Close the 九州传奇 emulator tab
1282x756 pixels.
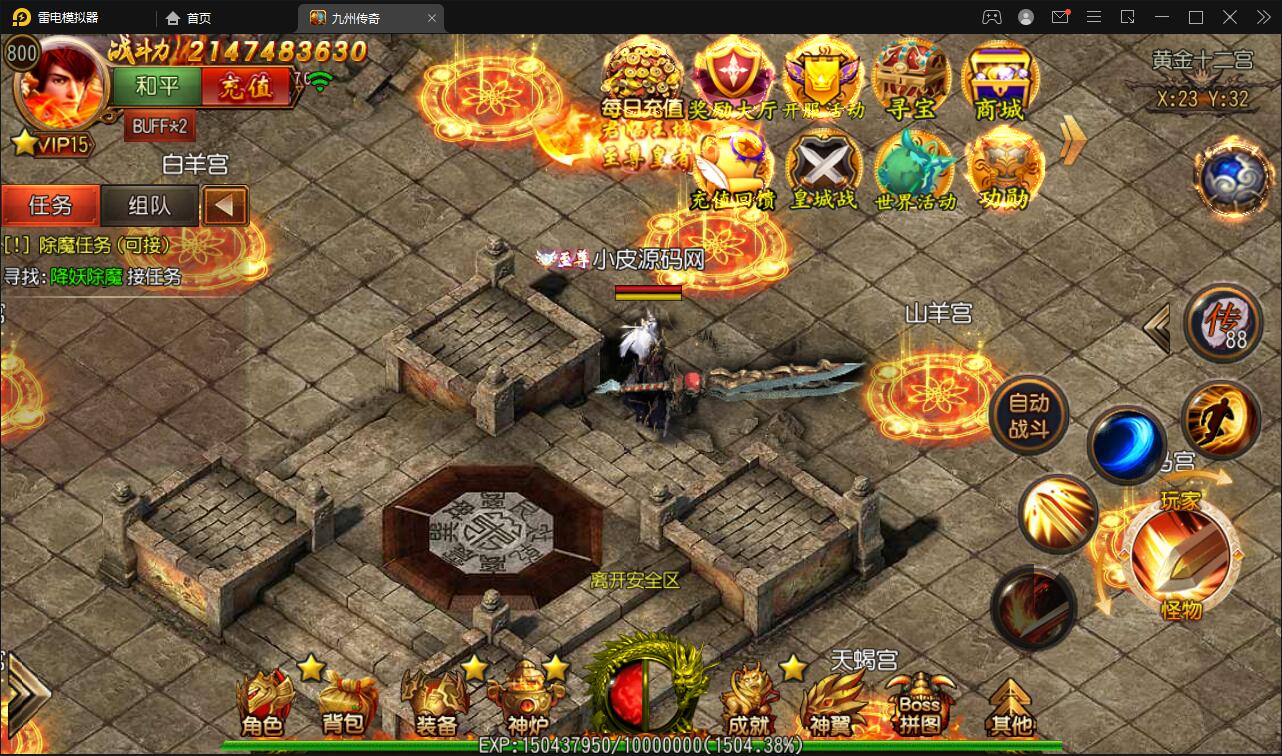(432, 18)
